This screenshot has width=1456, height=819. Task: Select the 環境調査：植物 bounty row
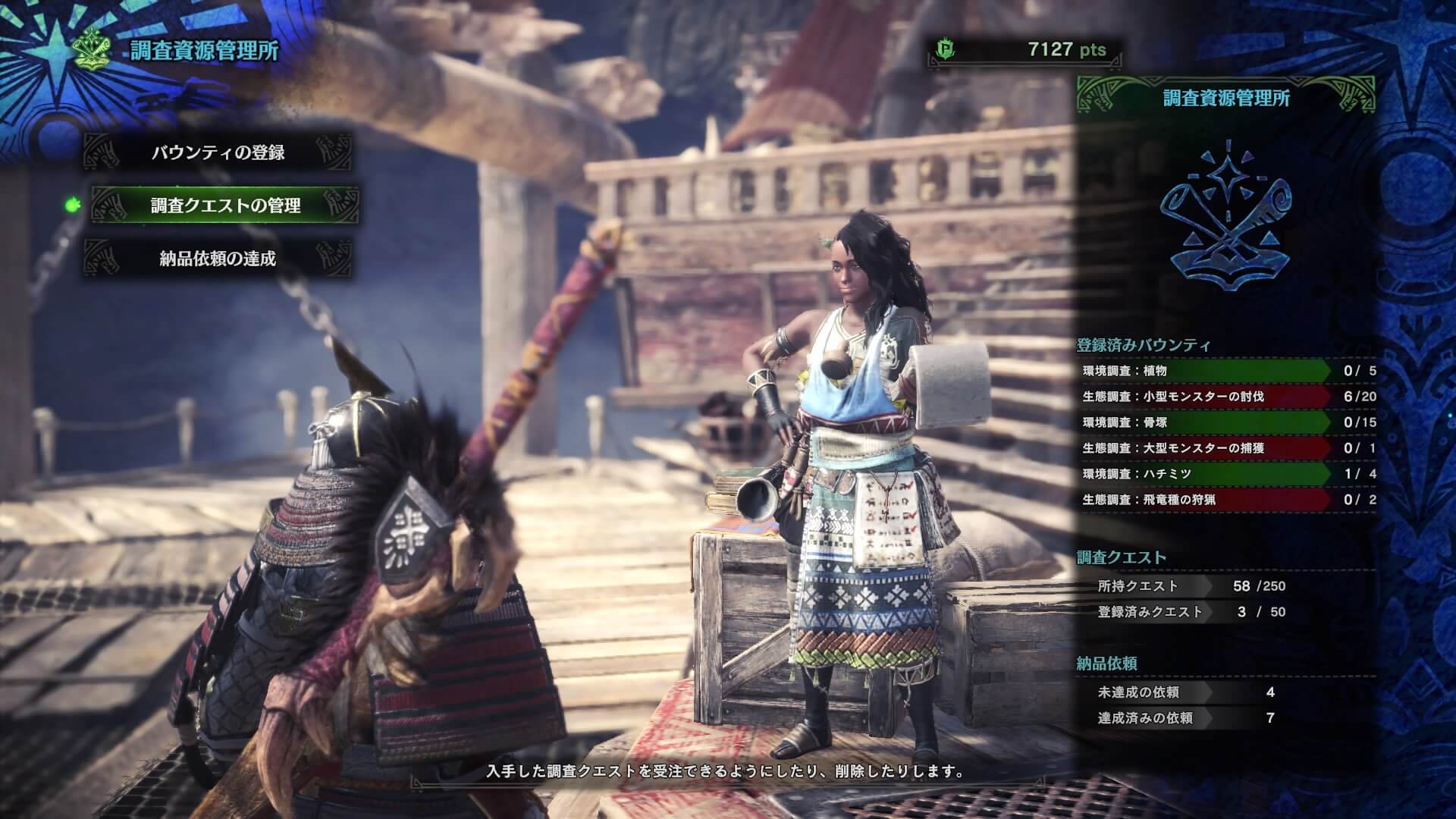[x=1206, y=371]
